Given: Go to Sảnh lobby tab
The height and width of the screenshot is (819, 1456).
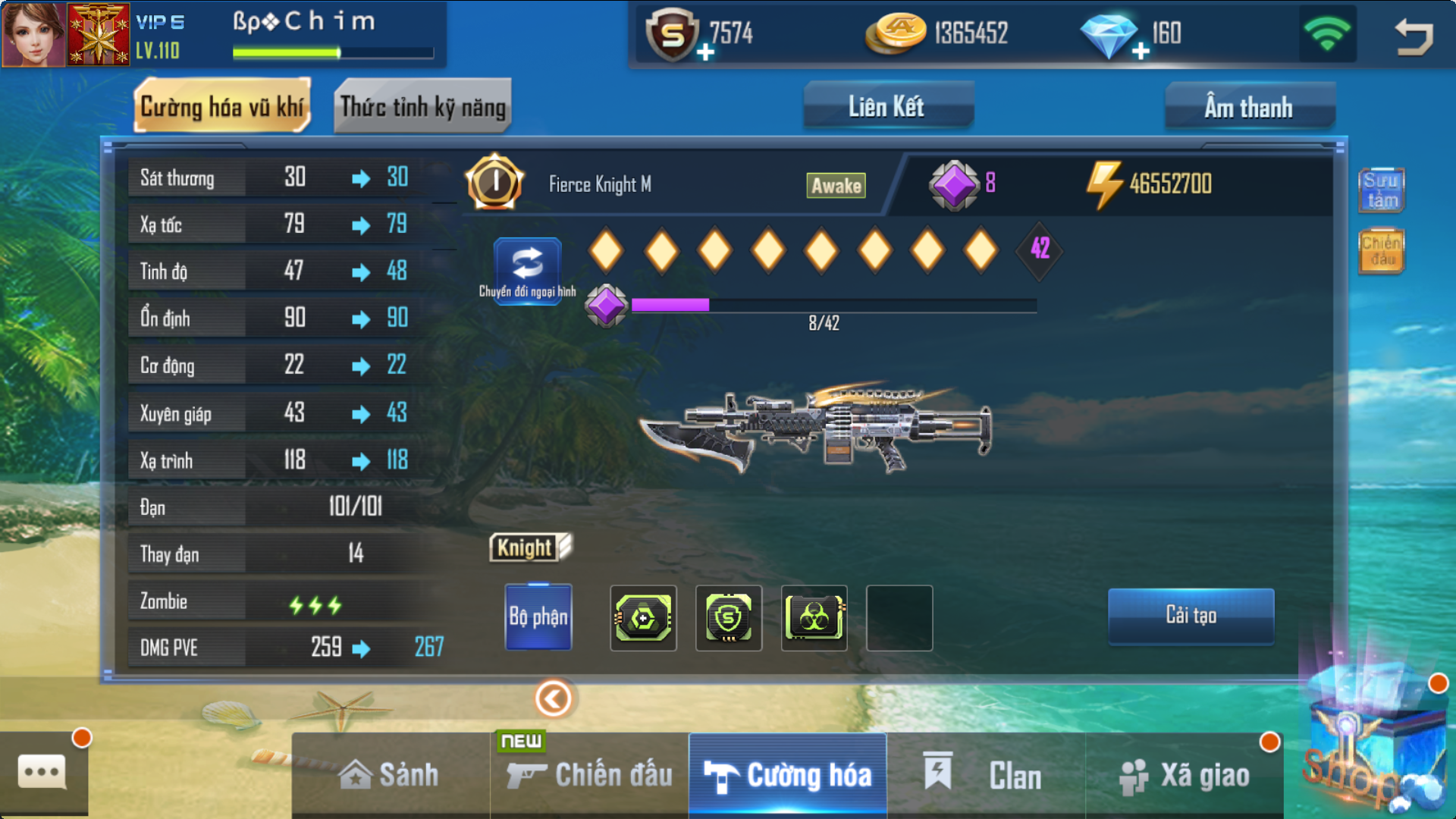Looking at the screenshot, I should pyautogui.click(x=390, y=775).
